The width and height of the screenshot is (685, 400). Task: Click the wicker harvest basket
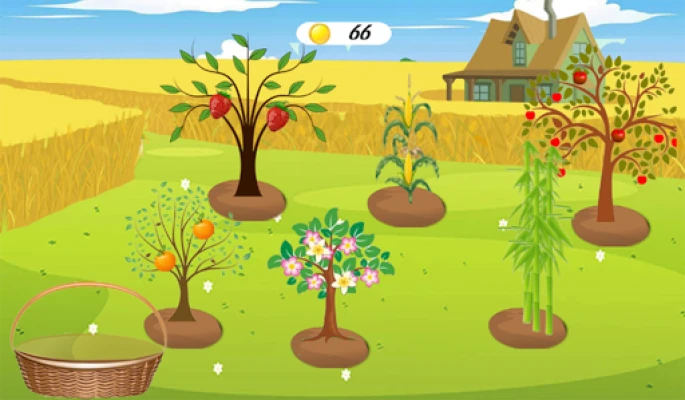pyautogui.click(x=87, y=355)
